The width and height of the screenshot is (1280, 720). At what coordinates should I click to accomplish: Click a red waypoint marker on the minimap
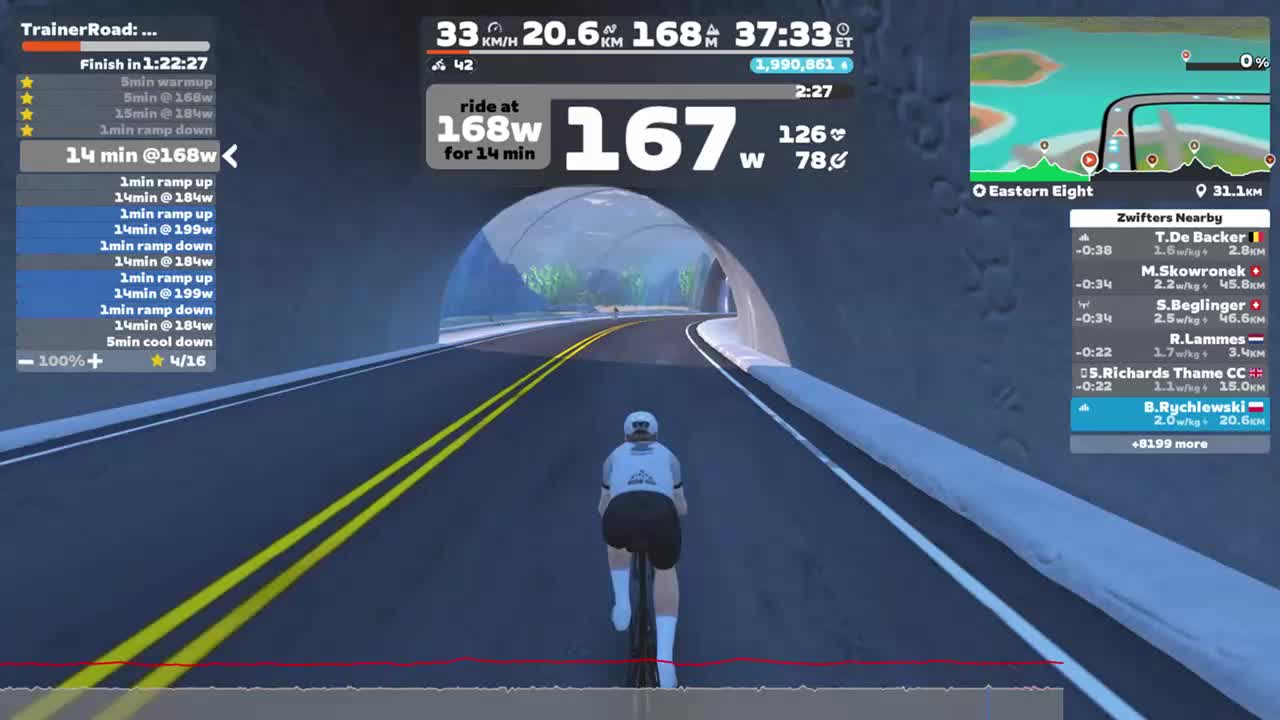tap(1089, 159)
